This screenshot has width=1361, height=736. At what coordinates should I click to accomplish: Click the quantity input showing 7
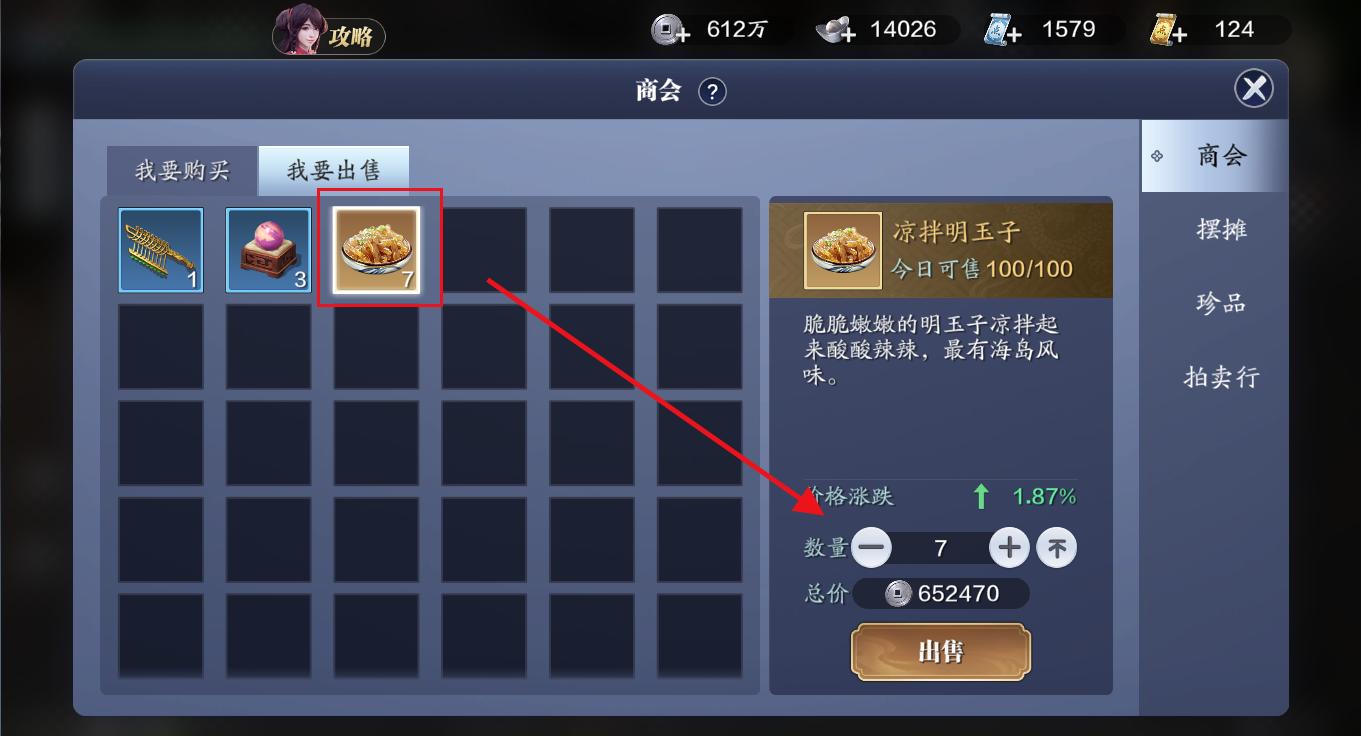[941, 547]
